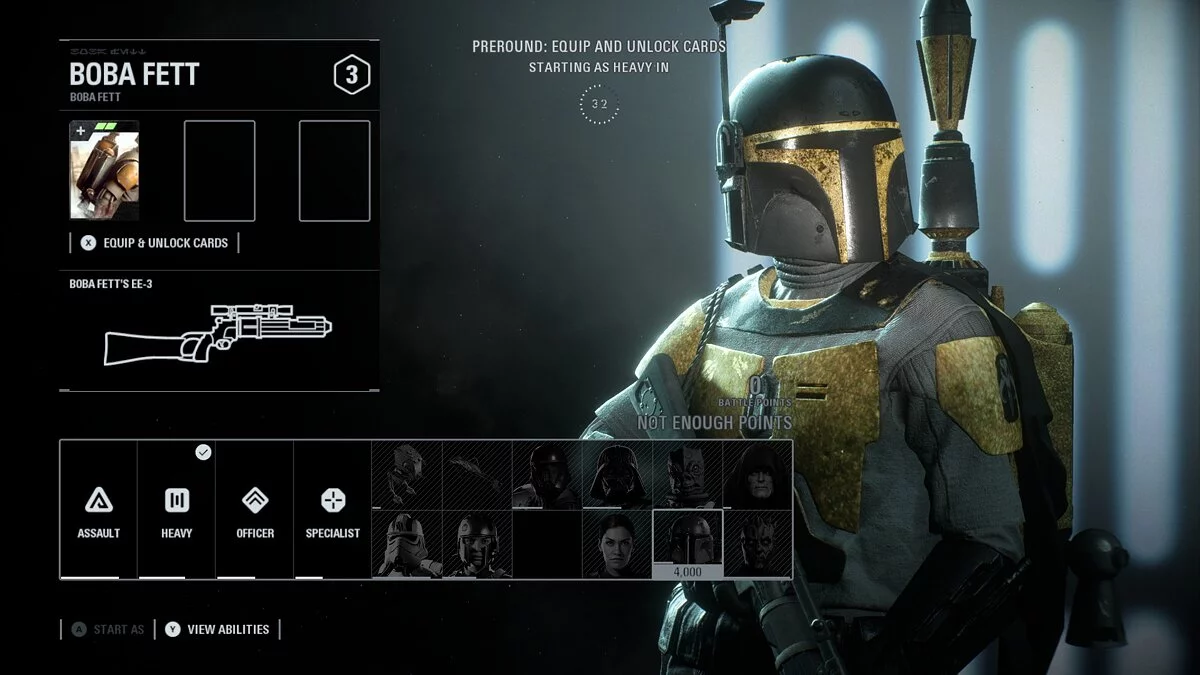Screen dimensions: 1200x675
Task: Choose the Heavy class
Action: [x=176, y=510]
